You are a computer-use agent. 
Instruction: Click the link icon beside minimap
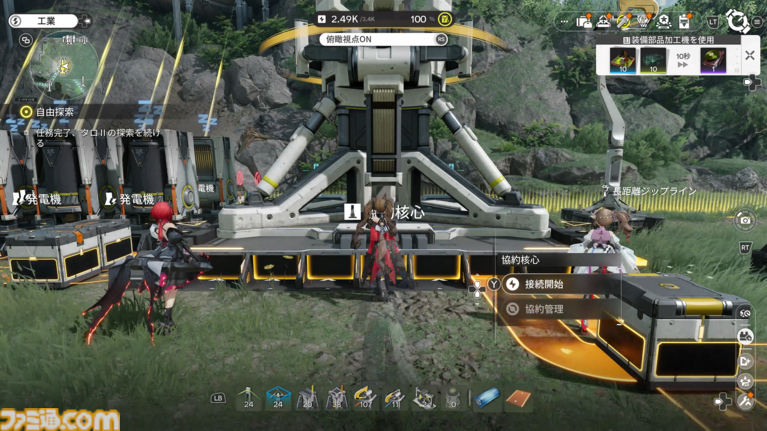pos(26,40)
